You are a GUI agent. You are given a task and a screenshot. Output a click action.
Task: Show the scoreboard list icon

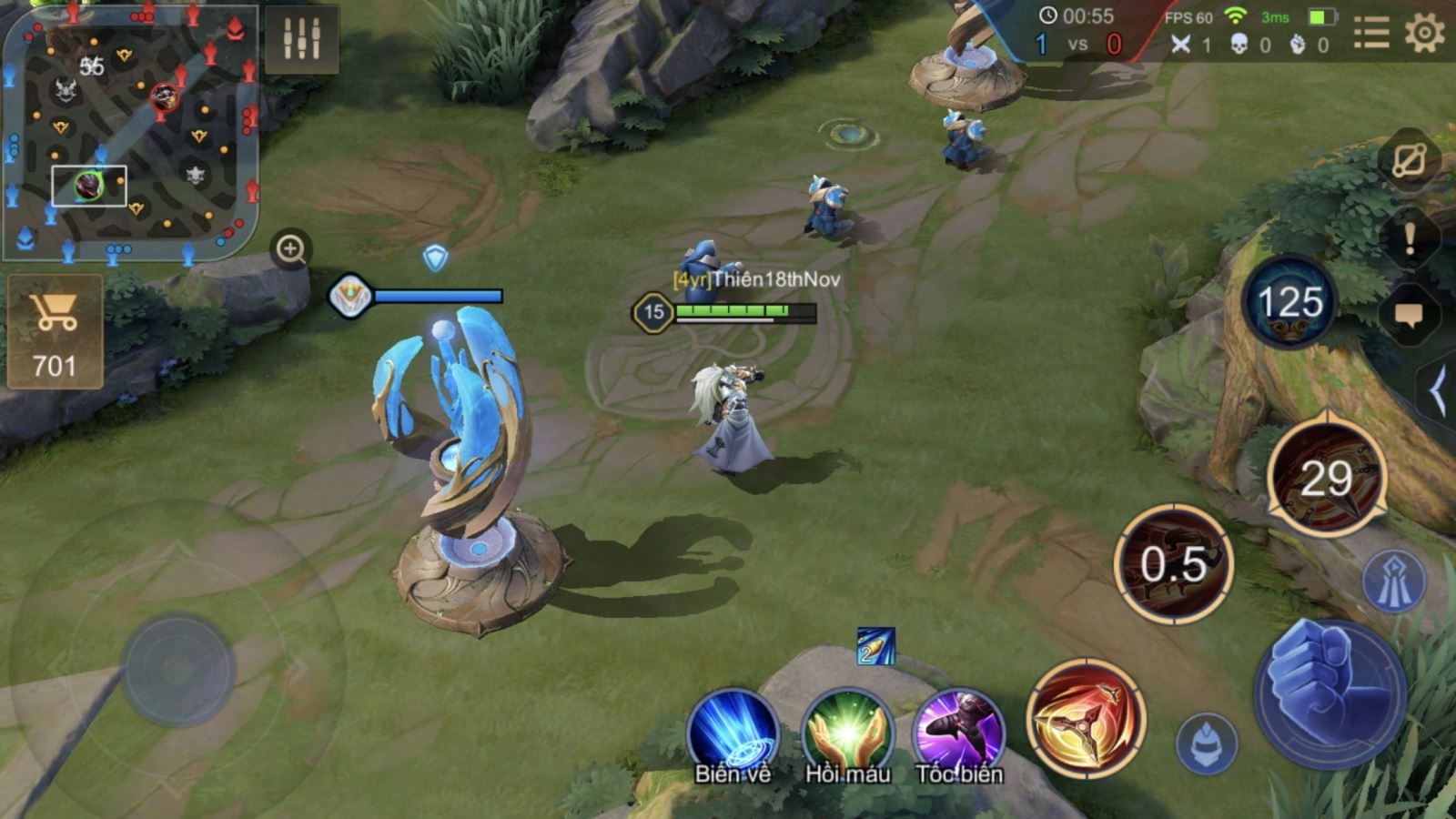pos(1370,35)
